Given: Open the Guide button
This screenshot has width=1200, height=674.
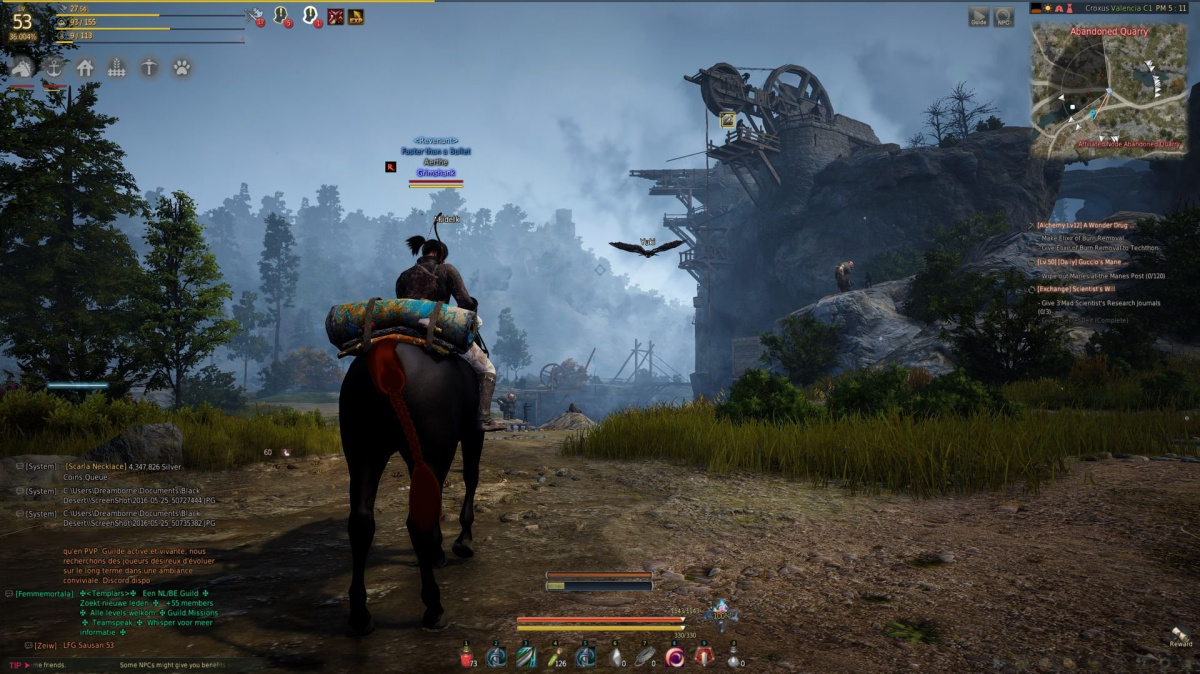Looking at the screenshot, I should (978, 17).
